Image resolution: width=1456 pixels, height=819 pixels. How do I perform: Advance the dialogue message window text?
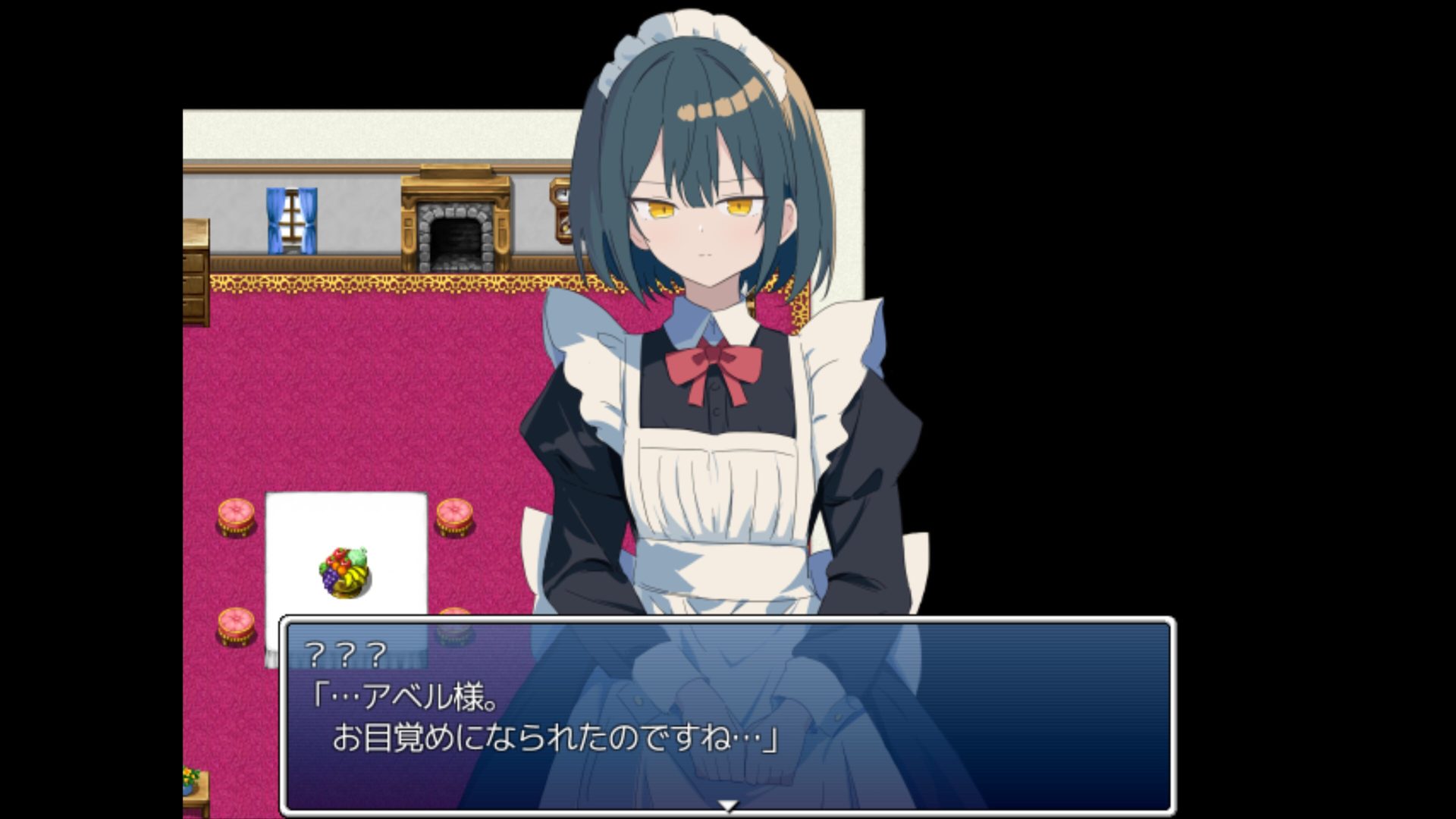click(728, 717)
